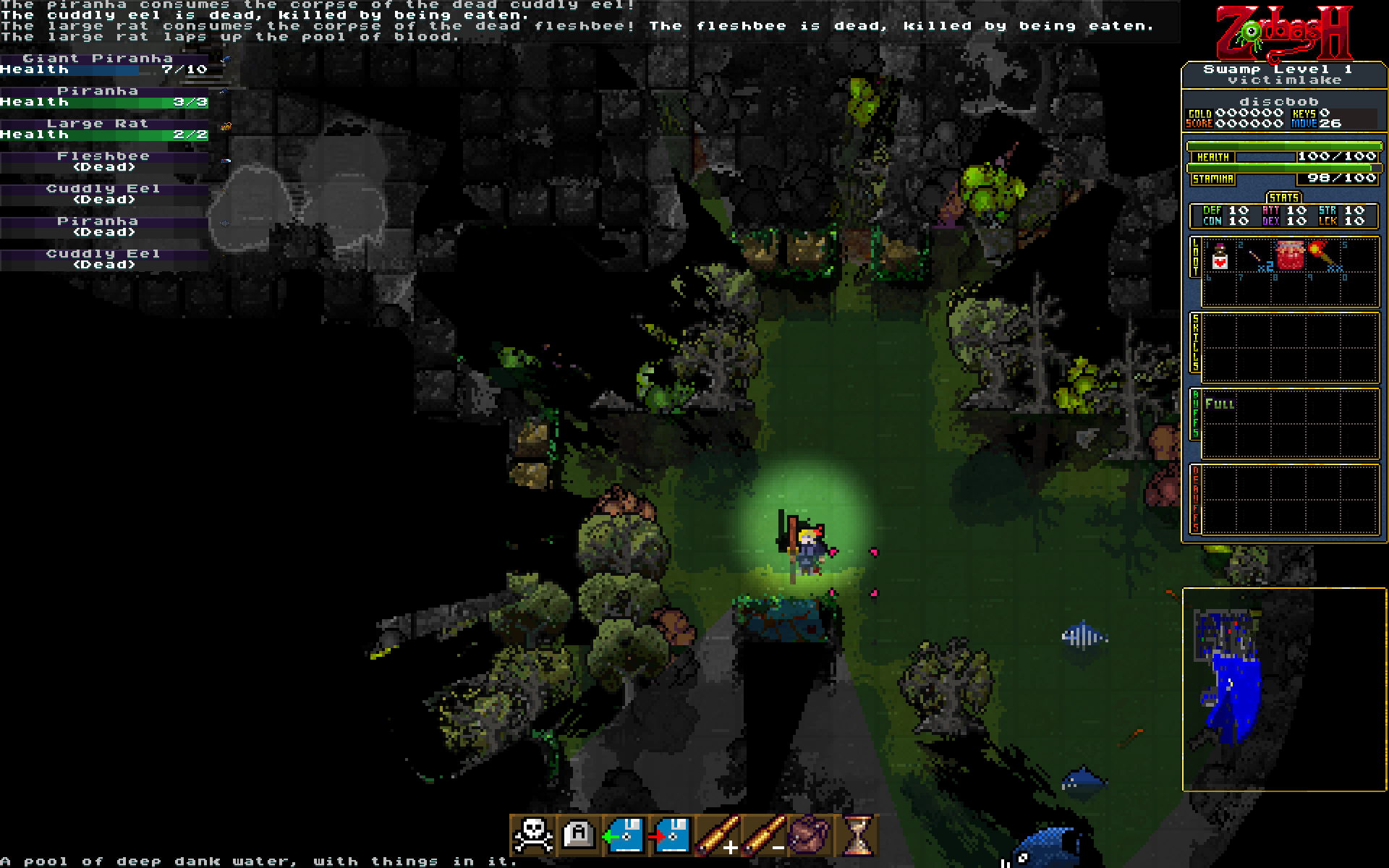Click the skull and crossbones button
This screenshot has width=1389, height=868.
[x=532, y=835]
